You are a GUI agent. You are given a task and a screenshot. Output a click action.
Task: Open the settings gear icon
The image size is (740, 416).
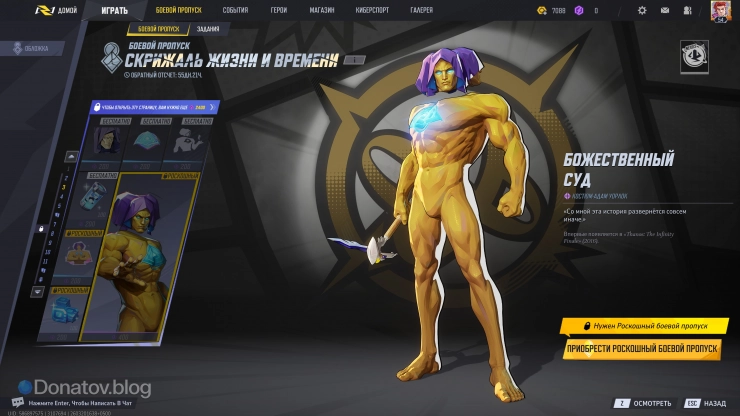pos(642,10)
